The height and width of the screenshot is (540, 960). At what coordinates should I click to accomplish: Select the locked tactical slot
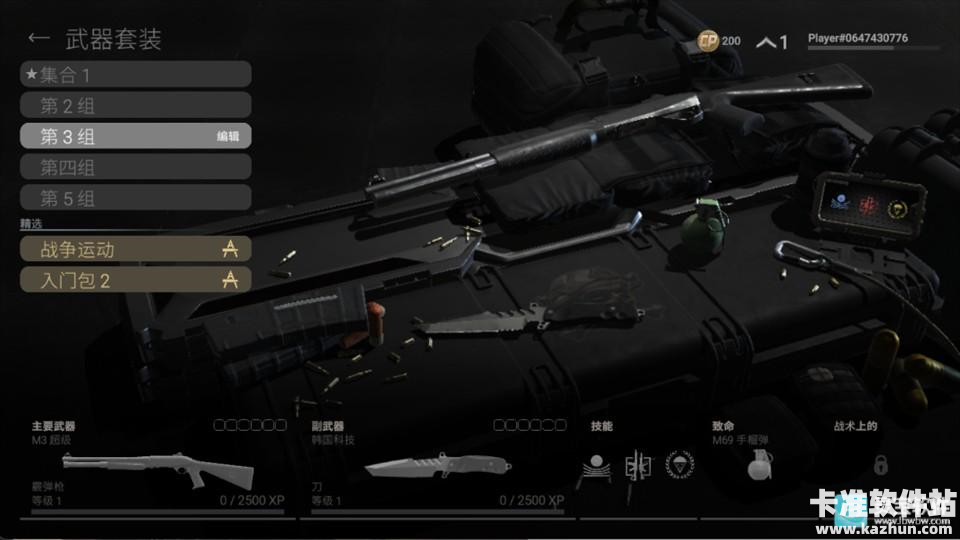click(880, 465)
